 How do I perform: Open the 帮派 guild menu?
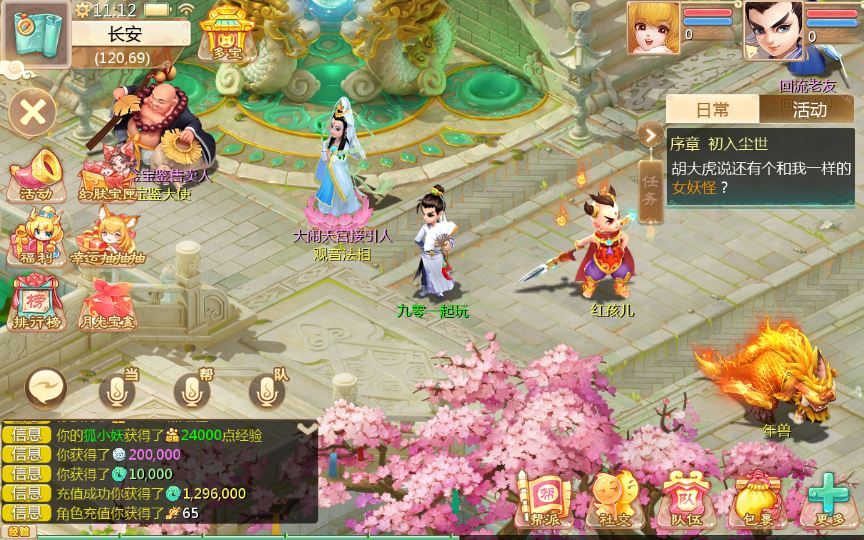click(x=544, y=499)
